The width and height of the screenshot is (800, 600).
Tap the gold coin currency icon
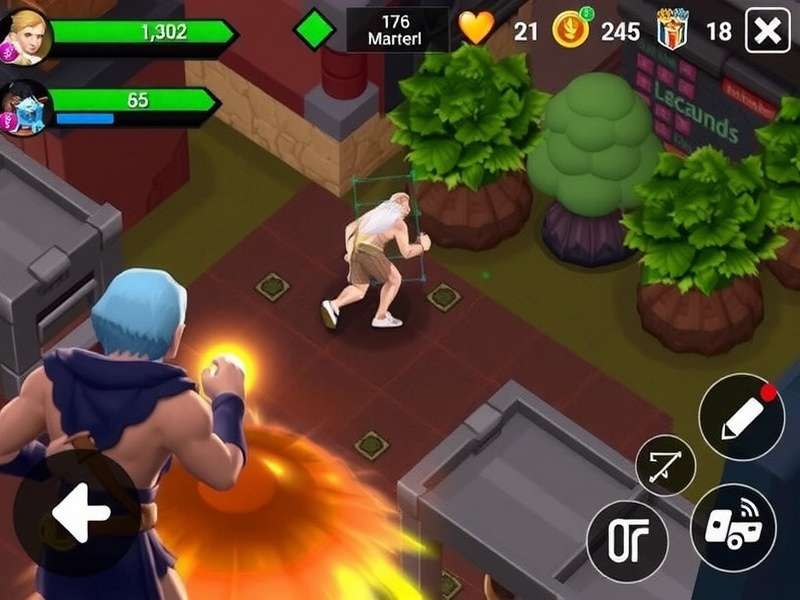coord(572,30)
